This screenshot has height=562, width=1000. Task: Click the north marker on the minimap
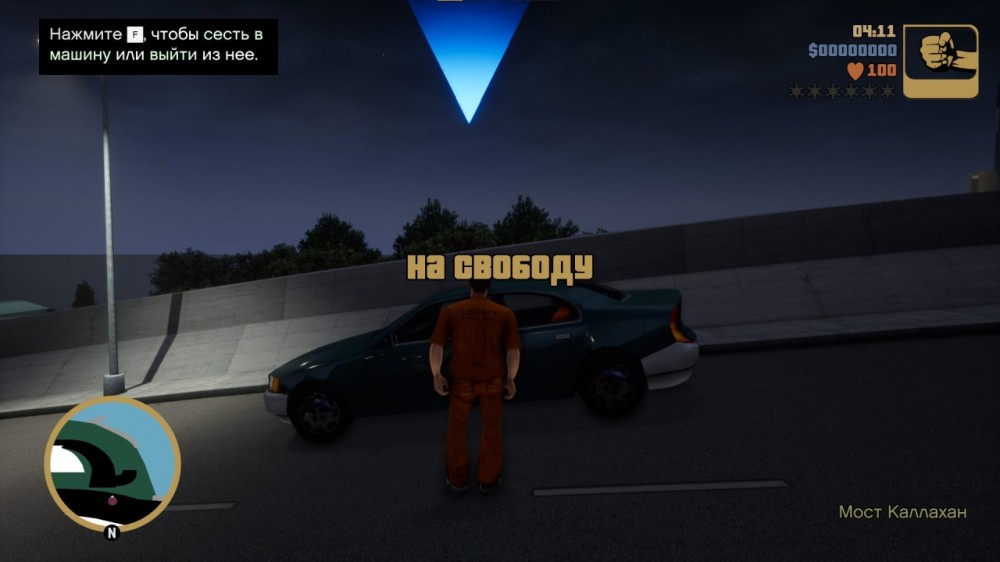(111, 533)
